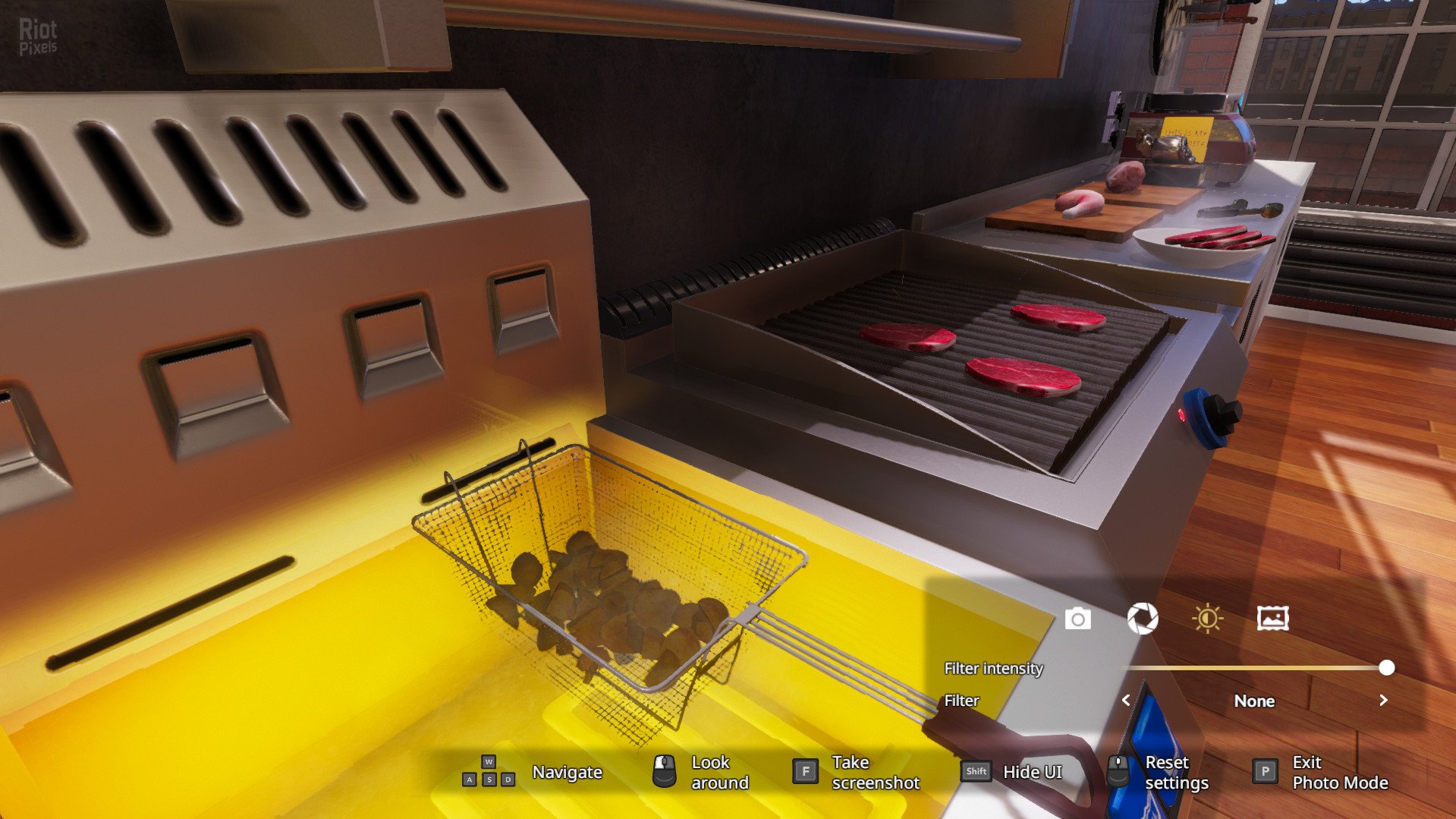Screen dimensions: 1456x819
Task: Open the aperture settings icon
Action: [1143, 619]
